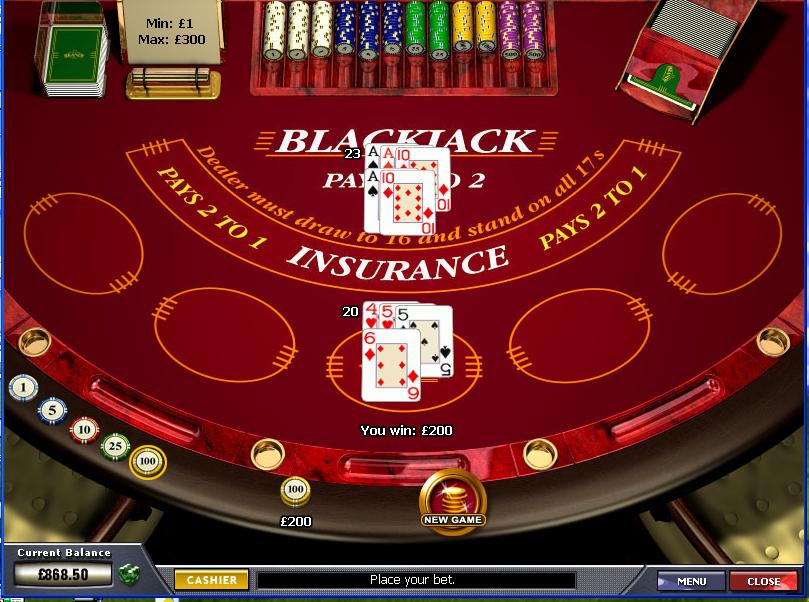Open the Cashier
809x602 pixels.
pyautogui.click(x=211, y=580)
